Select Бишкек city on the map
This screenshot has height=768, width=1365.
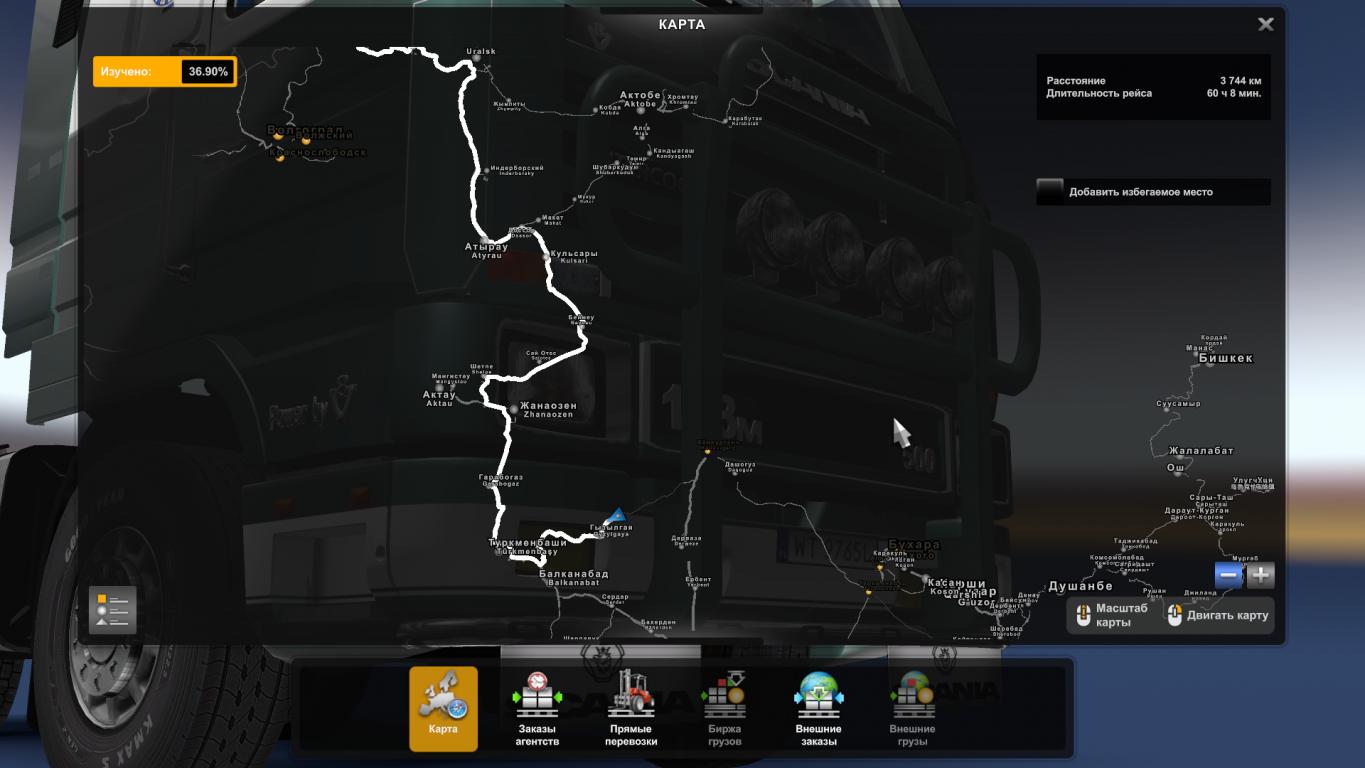[x=1225, y=358]
